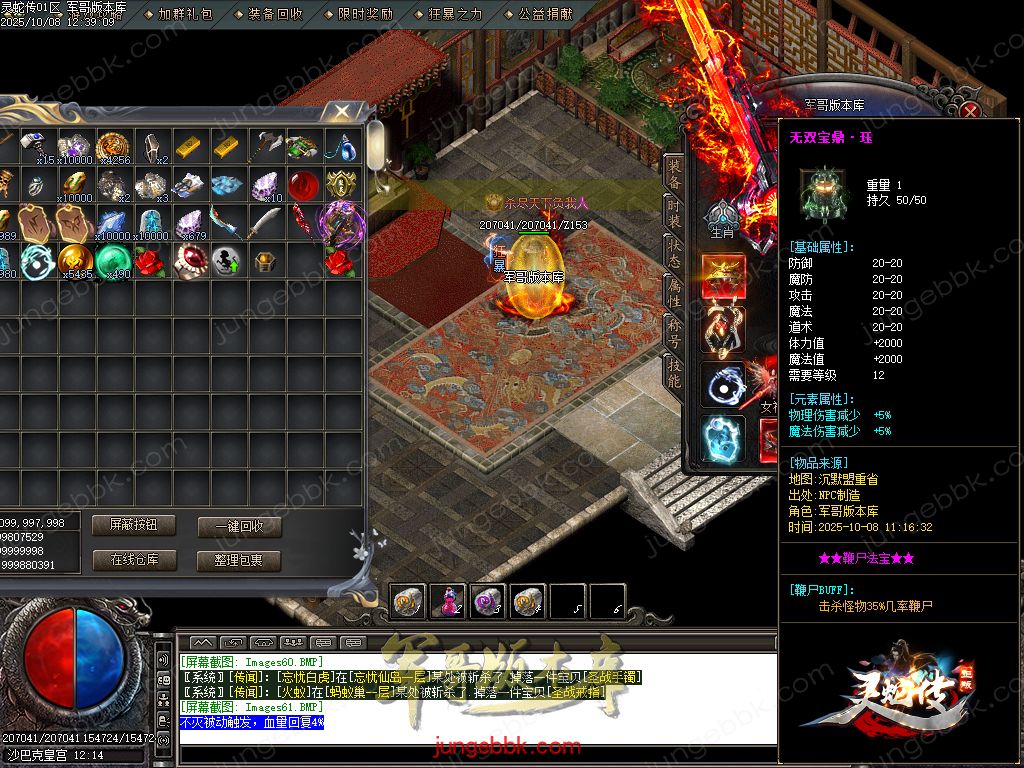Open the 加群礼包 menu
Viewport: 1024px width, 768px height.
(x=185, y=14)
